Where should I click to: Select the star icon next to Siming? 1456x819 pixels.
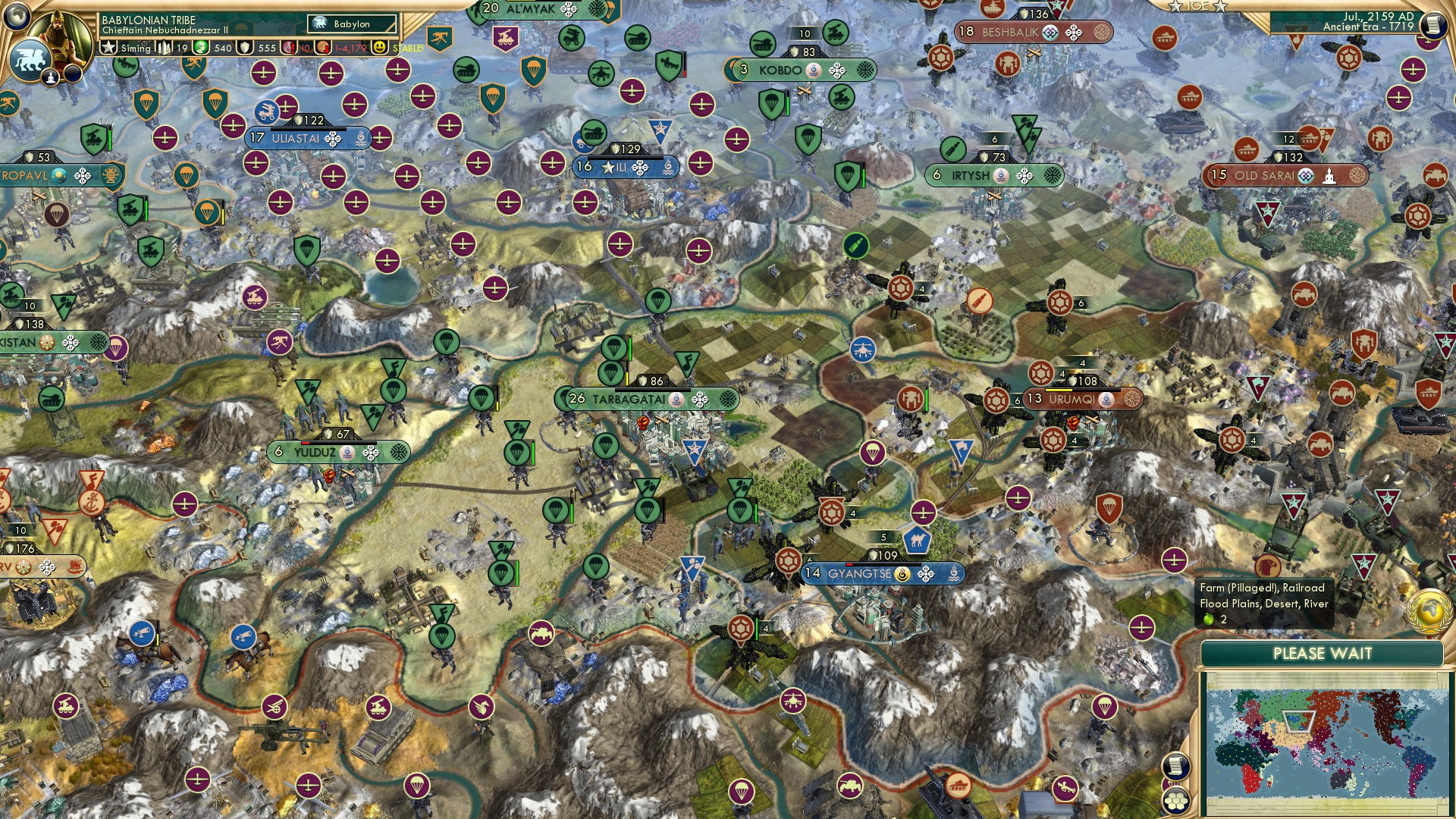pyautogui.click(x=108, y=47)
